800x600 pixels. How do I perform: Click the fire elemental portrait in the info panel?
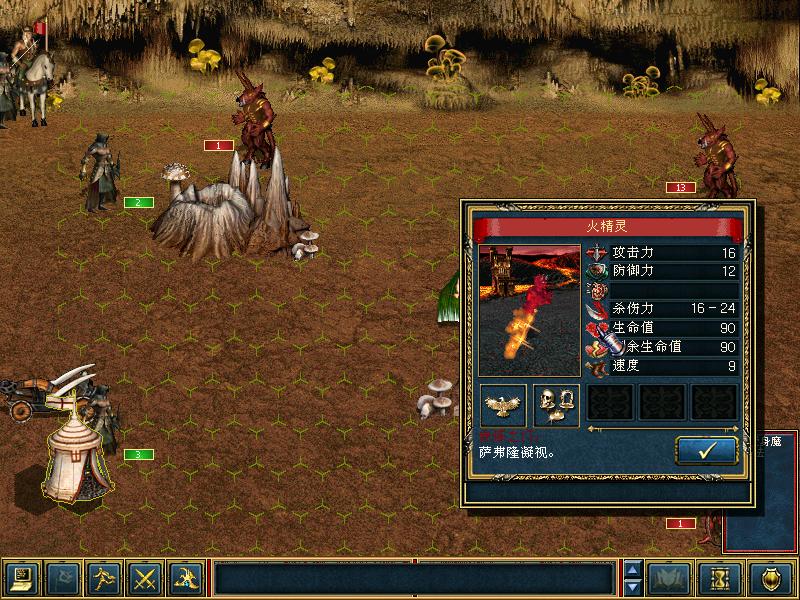click(x=529, y=310)
